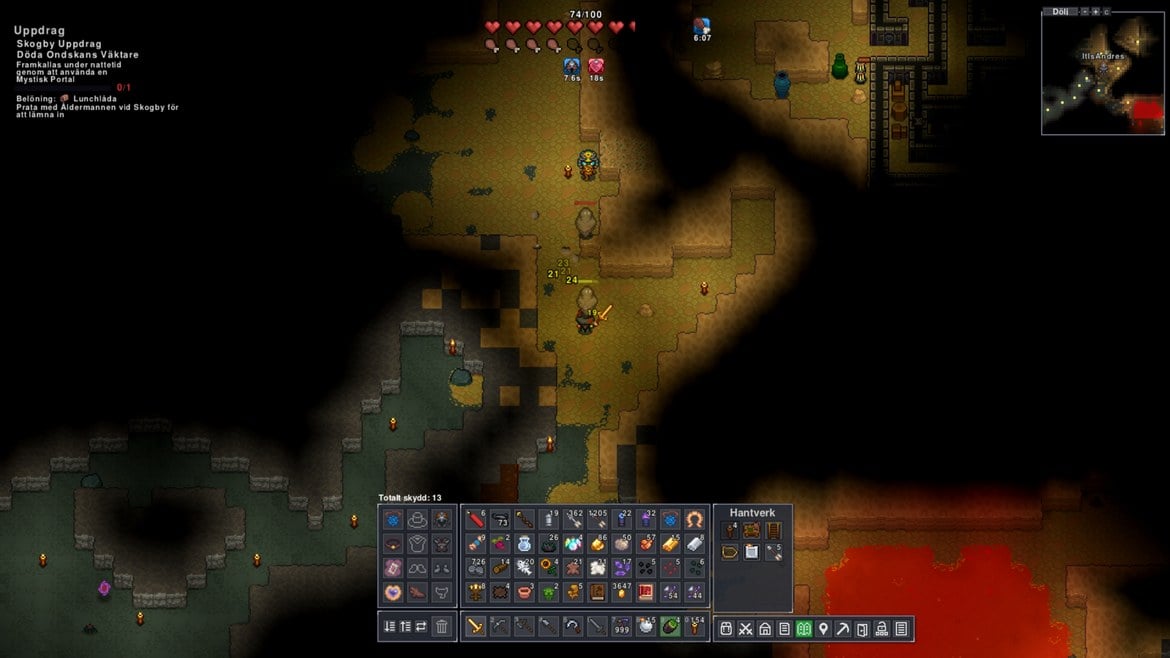Image resolution: width=1170 pixels, height=658 pixels.
Task: Click the trash can slot
Action: click(442, 627)
